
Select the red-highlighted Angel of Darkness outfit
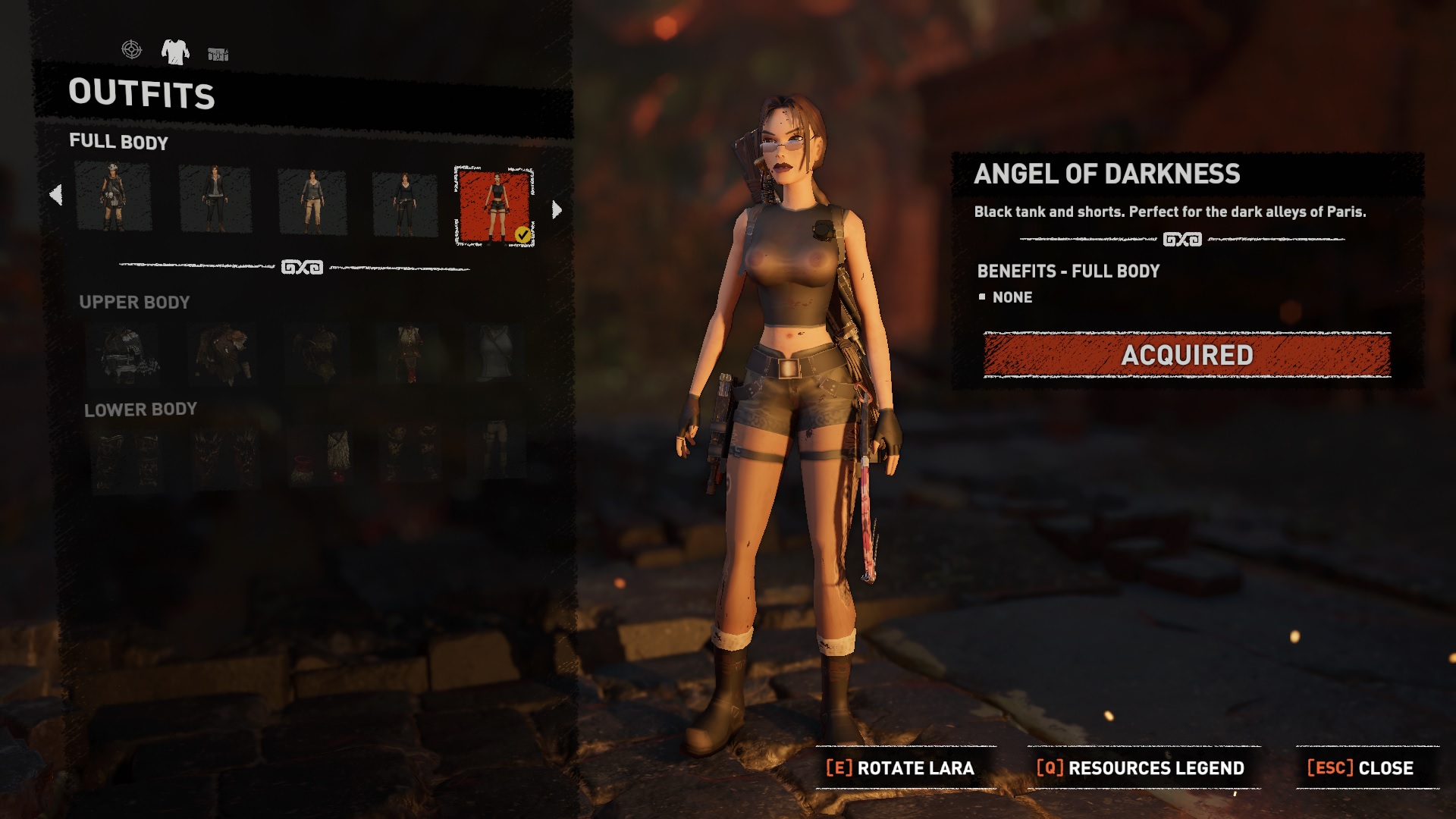[494, 206]
